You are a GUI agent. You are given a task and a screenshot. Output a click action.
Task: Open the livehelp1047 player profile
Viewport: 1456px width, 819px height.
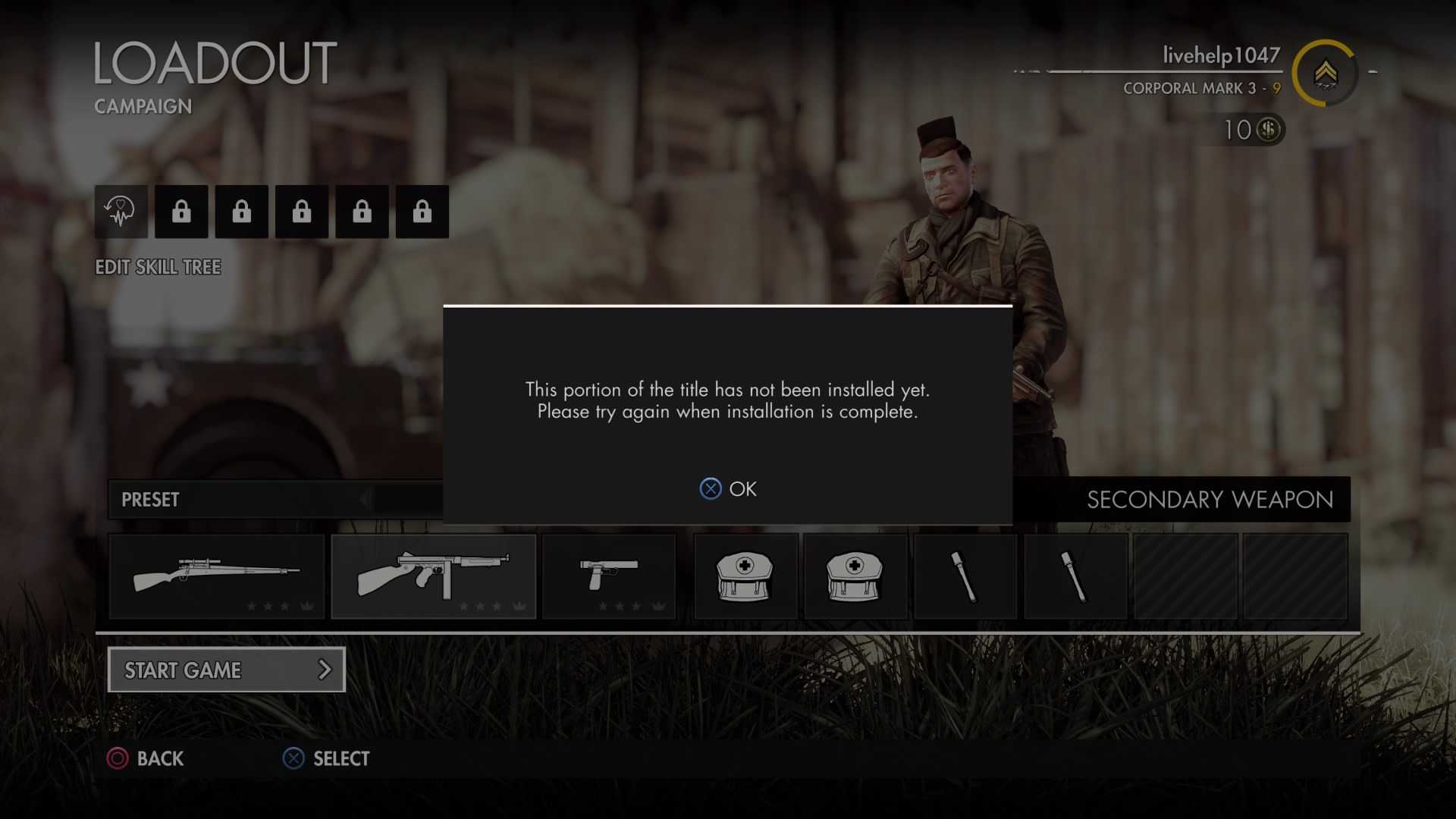click(1220, 55)
